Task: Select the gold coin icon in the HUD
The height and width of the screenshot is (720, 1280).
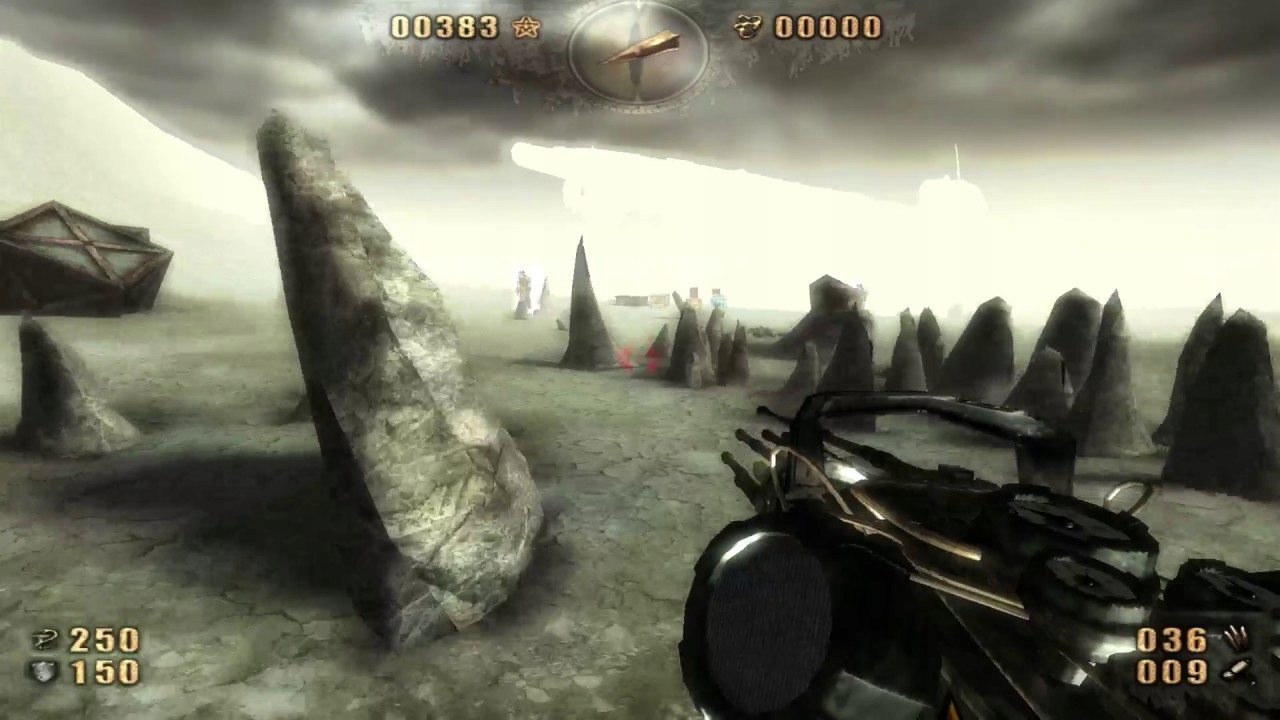Action: pyautogui.click(x=748, y=27)
